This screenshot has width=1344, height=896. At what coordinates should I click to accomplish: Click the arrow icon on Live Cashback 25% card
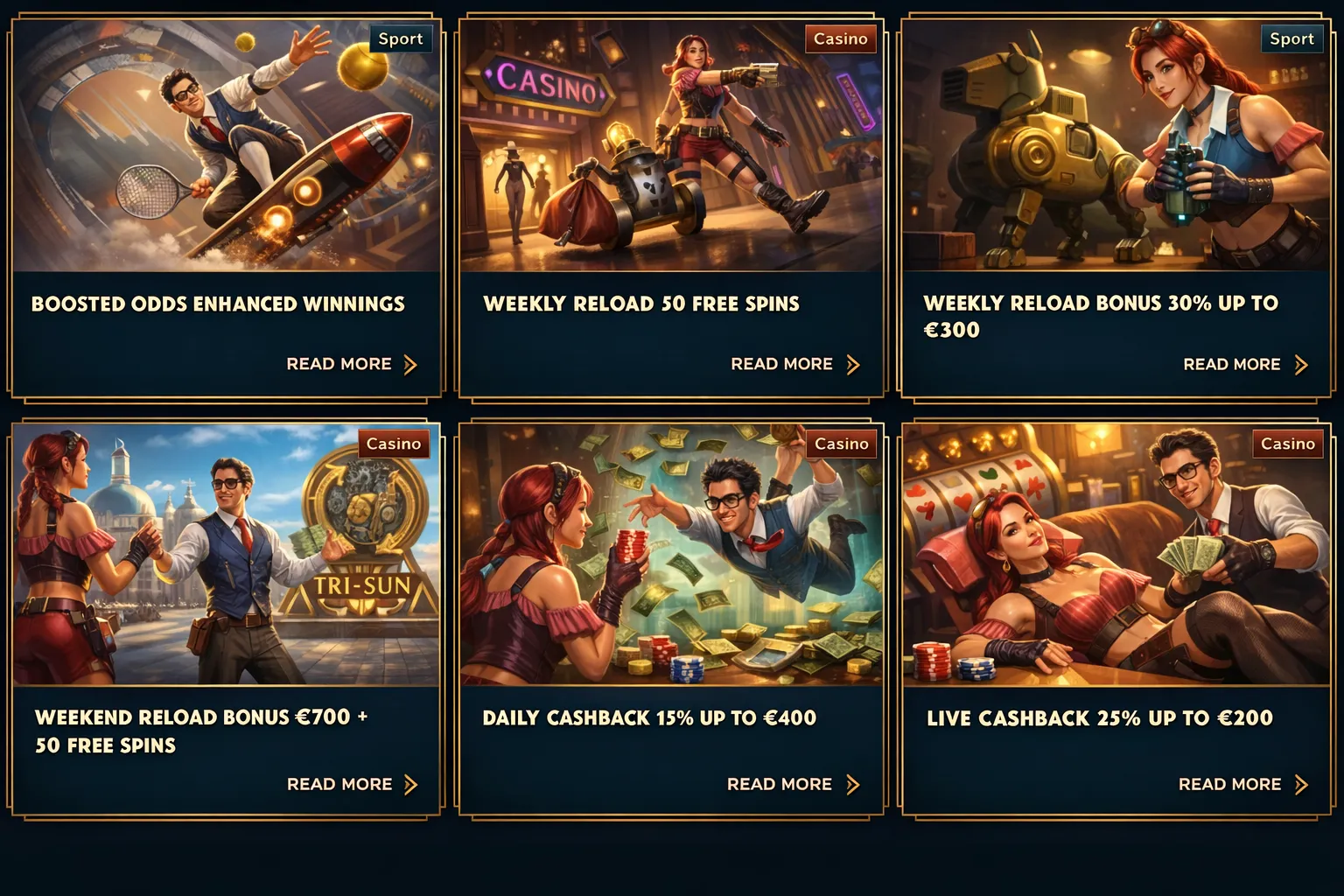(x=1302, y=784)
